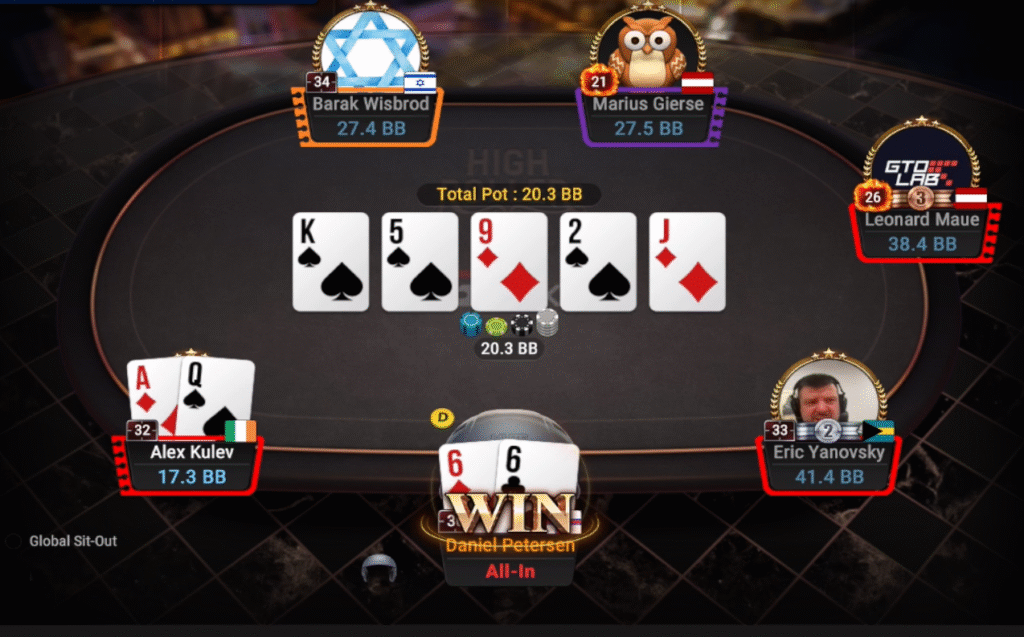Select Alex Kulev's player panel
Screen dimensions: 1024x637
[x=192, y=465]
